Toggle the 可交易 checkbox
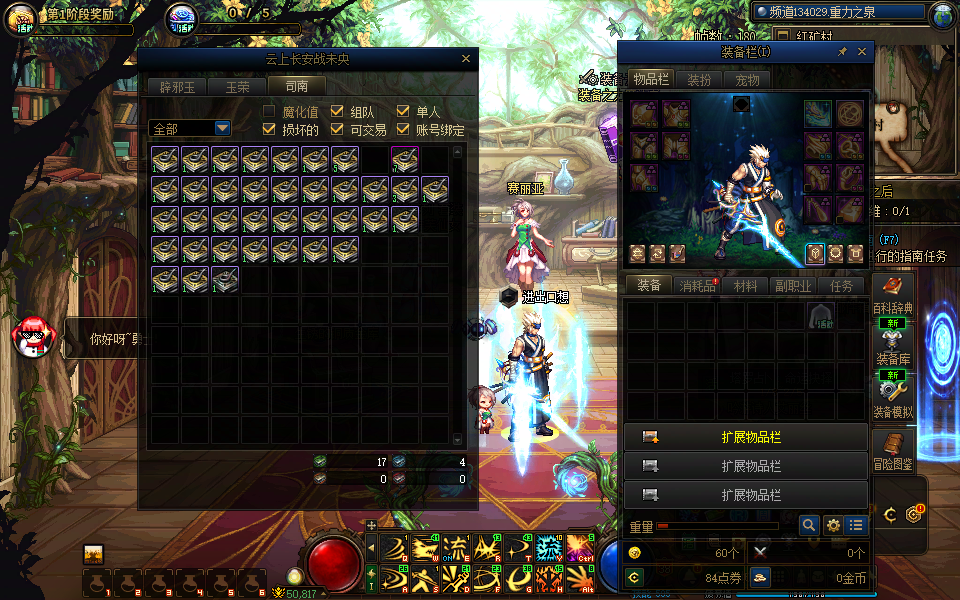The image size is (960, 600). [x=337, y=129]
